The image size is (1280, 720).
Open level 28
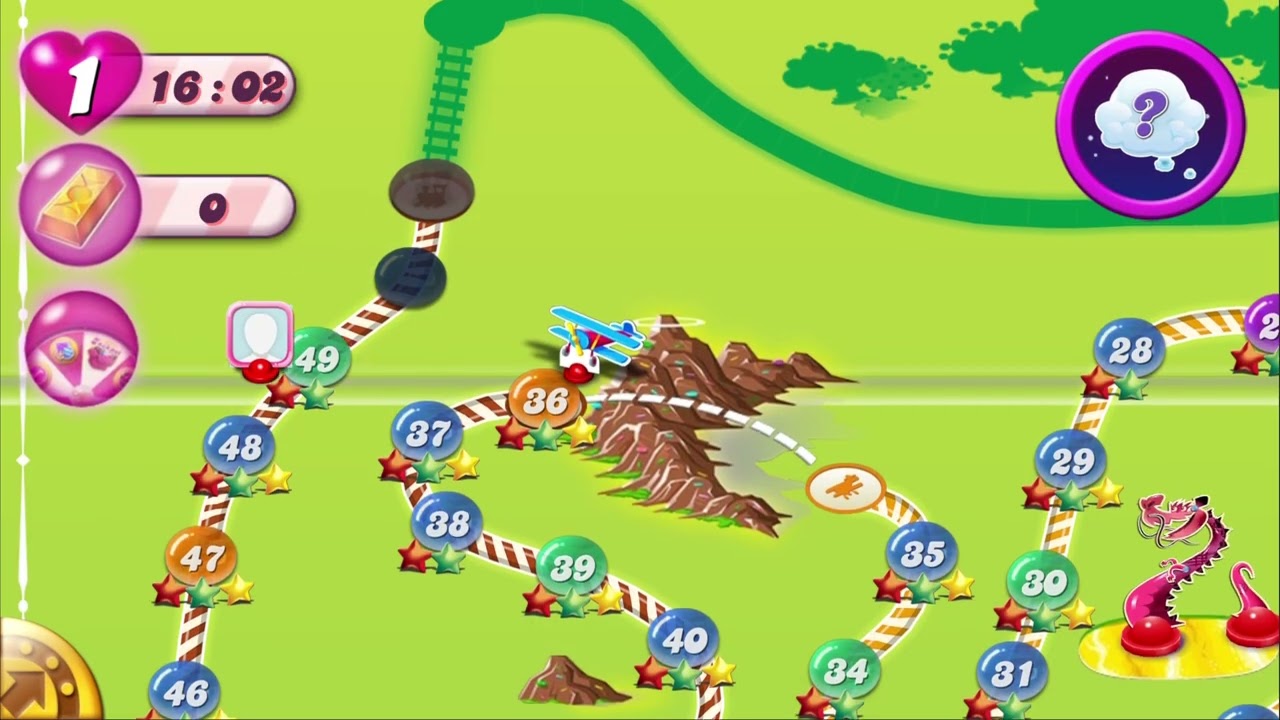1130,350
